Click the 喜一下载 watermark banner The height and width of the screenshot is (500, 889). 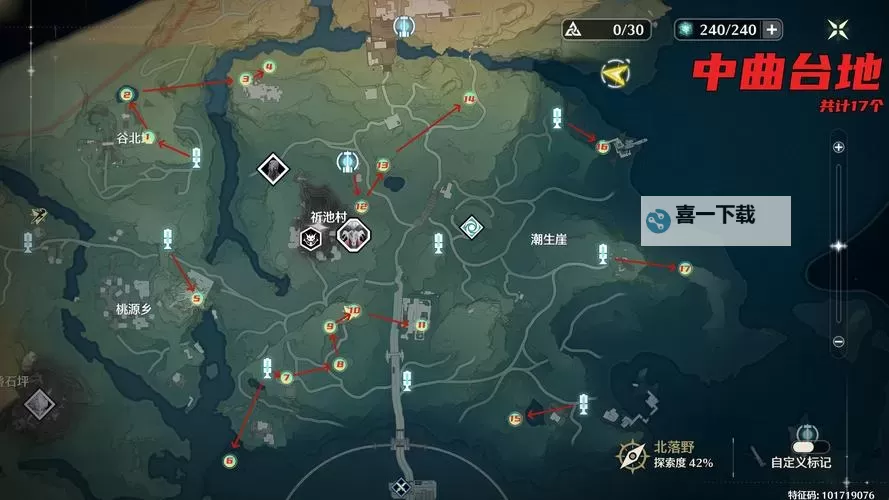[x=716, y=221]
